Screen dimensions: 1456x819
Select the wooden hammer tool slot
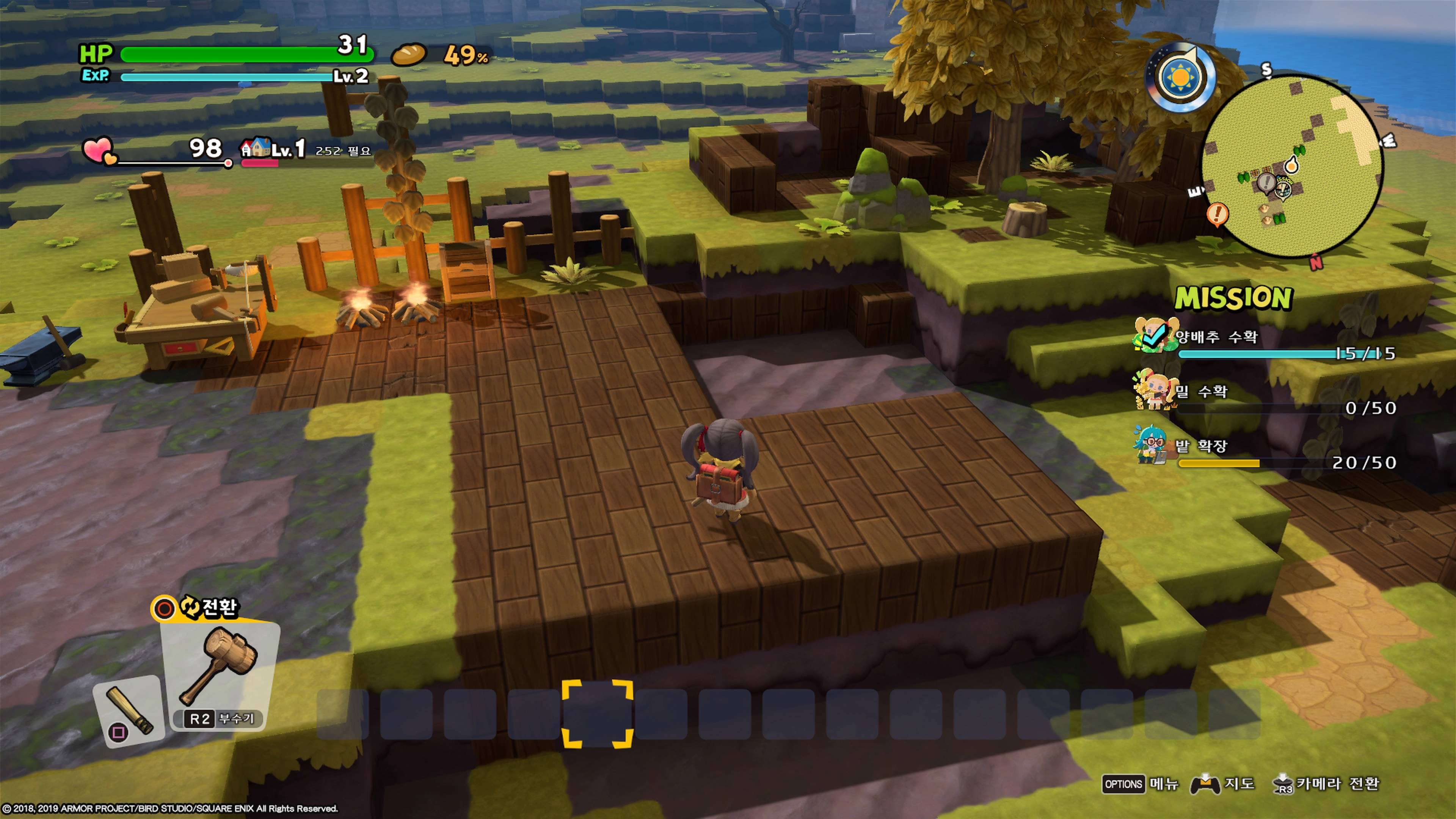pyautogui.click(x=221, y=673)
